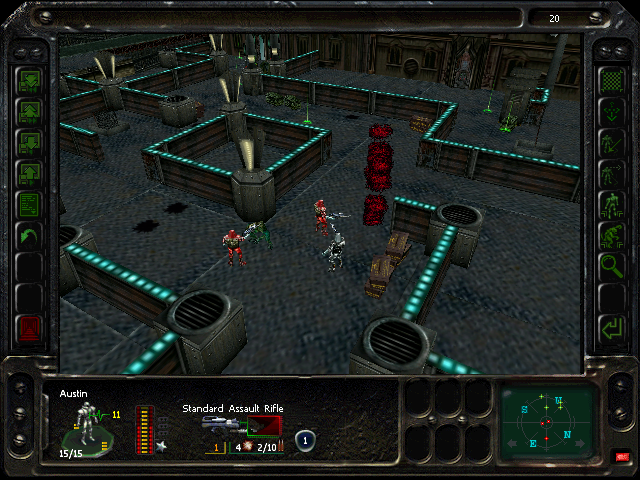Open the green document log button
The height and width of the screenshot is (480, 640).
point(29,204)
